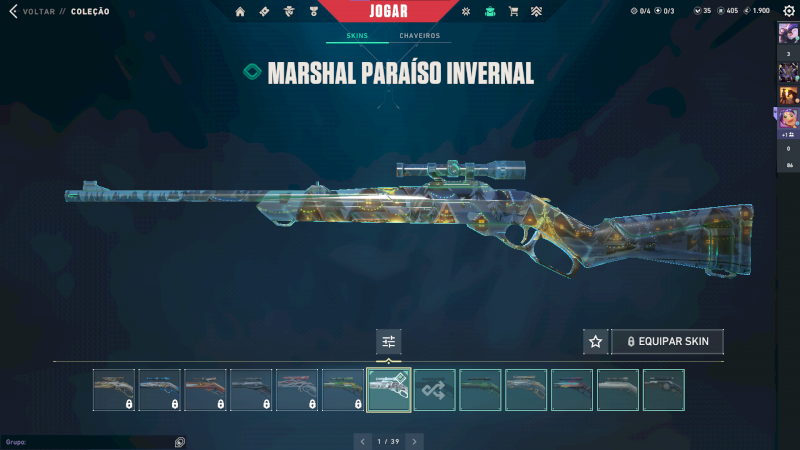
Task: Open the store shopping cart icon
Action: click(514, 12)
